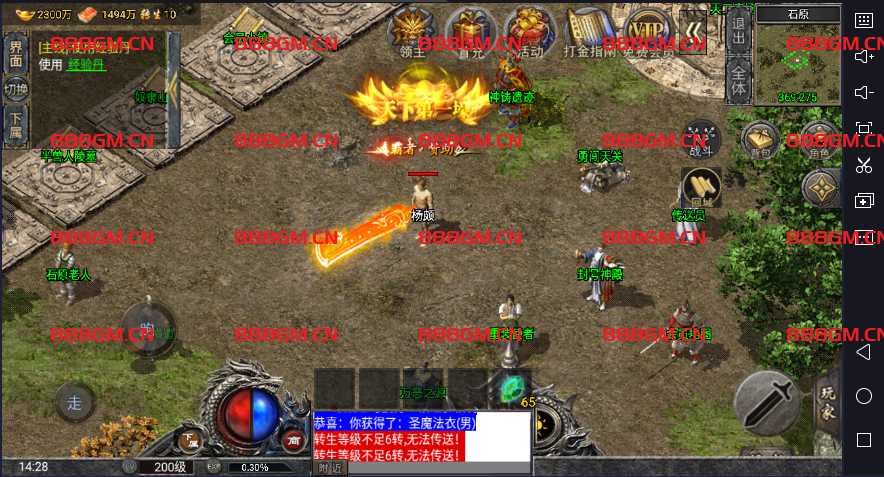
Task: Open the 打金指南 gold guide scroll
Action: pyautogui.click(x=589, y=32)
